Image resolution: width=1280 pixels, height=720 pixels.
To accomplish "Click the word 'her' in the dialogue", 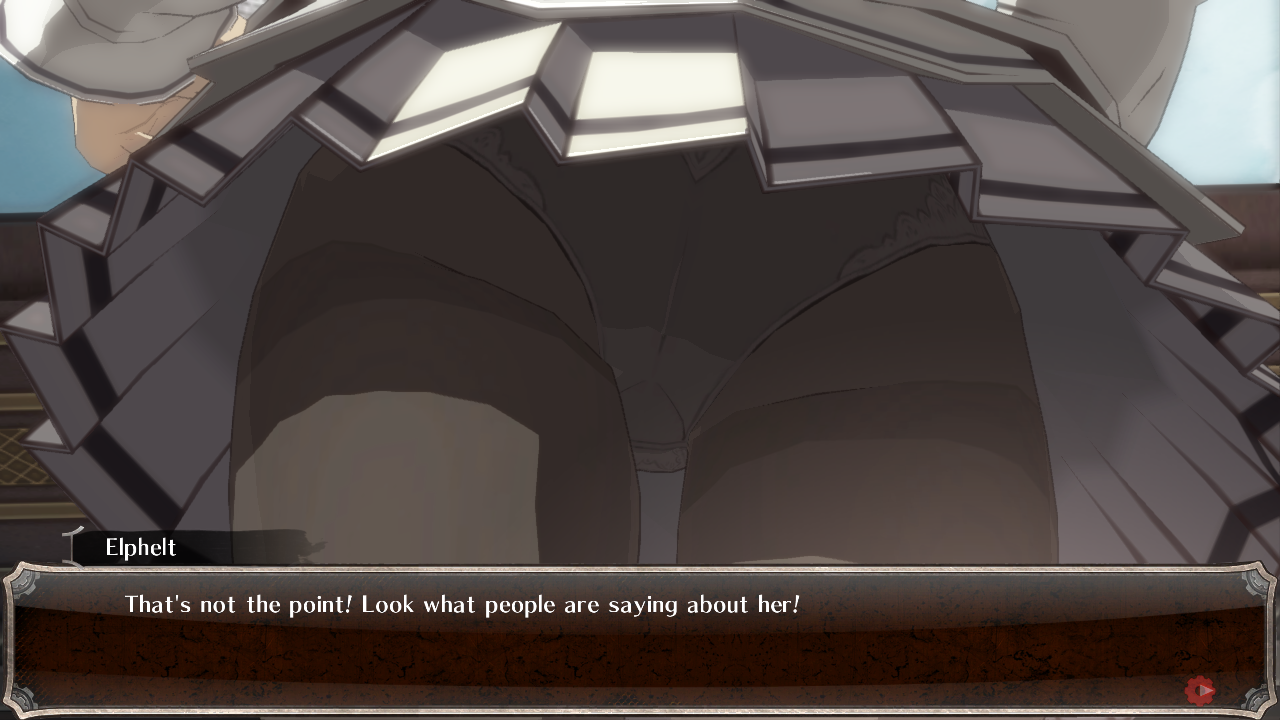I will coord(775,604).
